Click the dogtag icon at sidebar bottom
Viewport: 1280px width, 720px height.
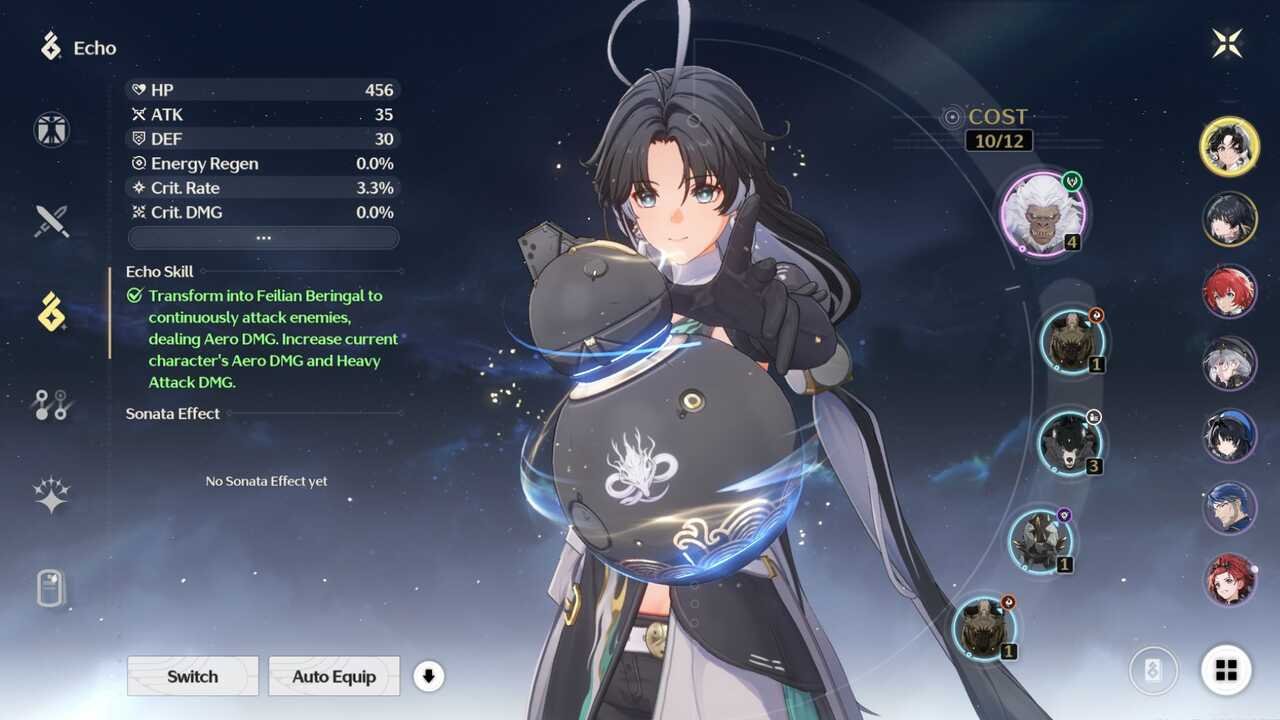[x=50, y=587]
